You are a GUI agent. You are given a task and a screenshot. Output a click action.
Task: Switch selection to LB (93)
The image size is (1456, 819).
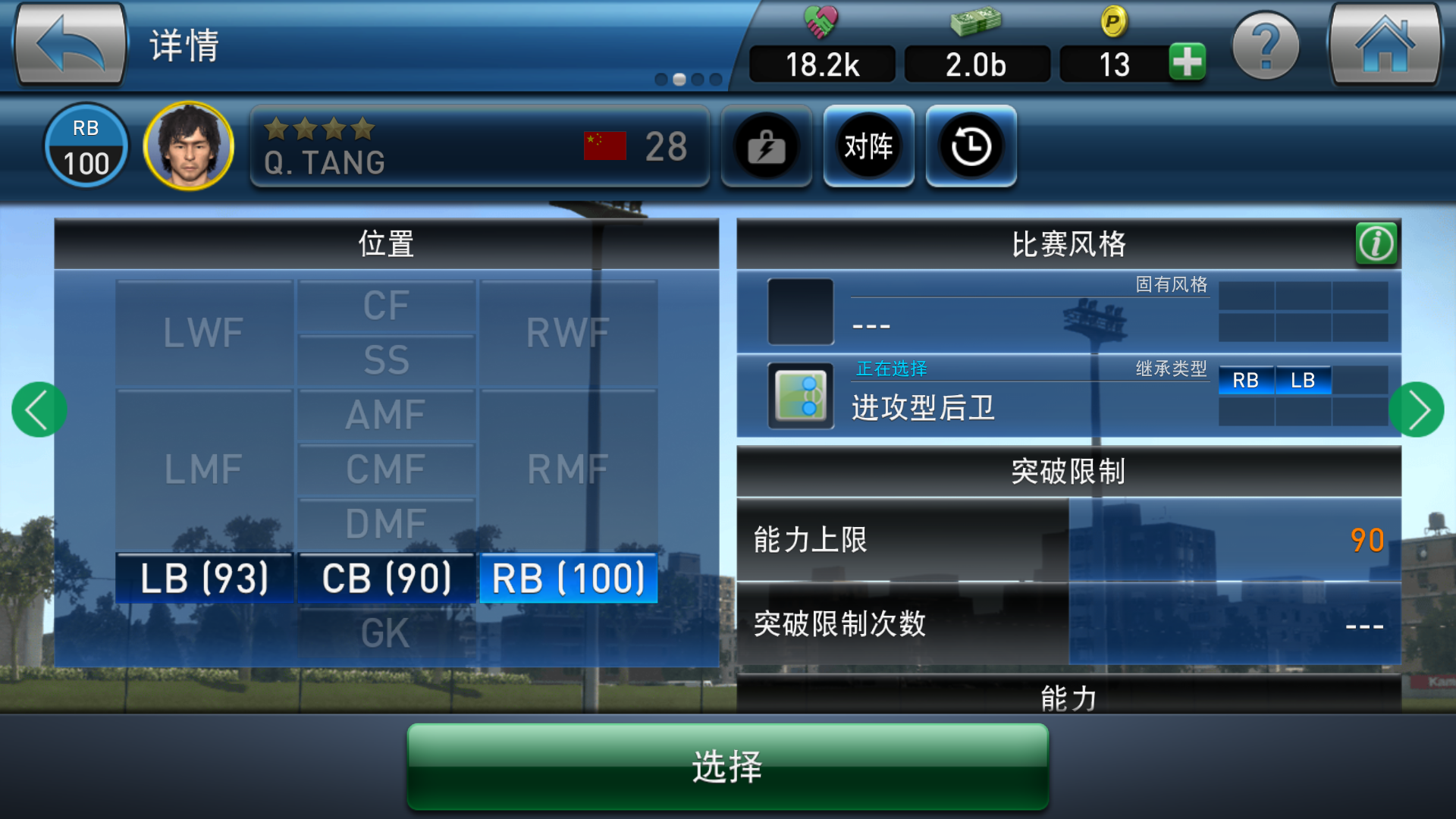[x=203, y=578]
